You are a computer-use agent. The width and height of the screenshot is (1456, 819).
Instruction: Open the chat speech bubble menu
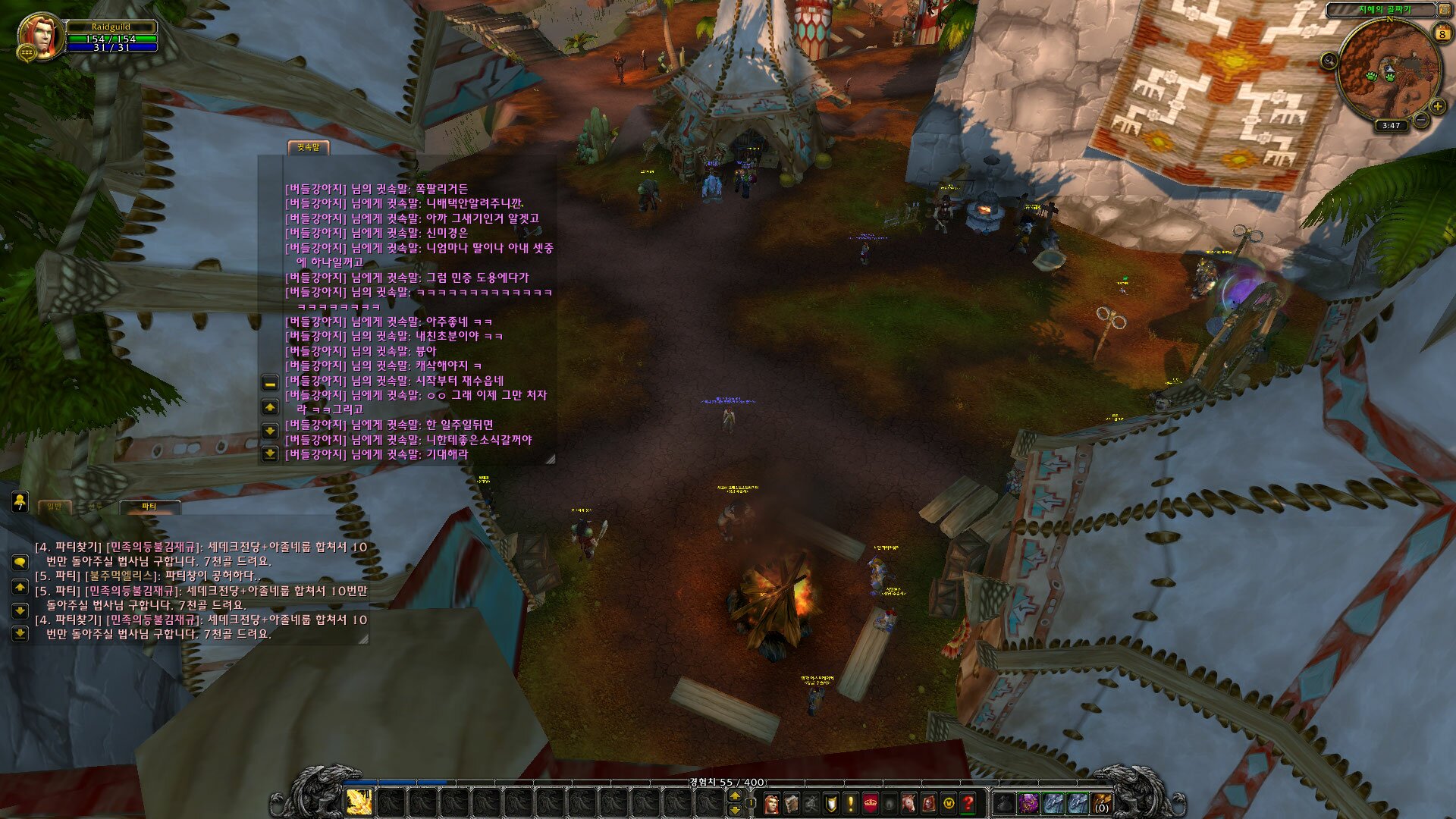coord(20,562)
